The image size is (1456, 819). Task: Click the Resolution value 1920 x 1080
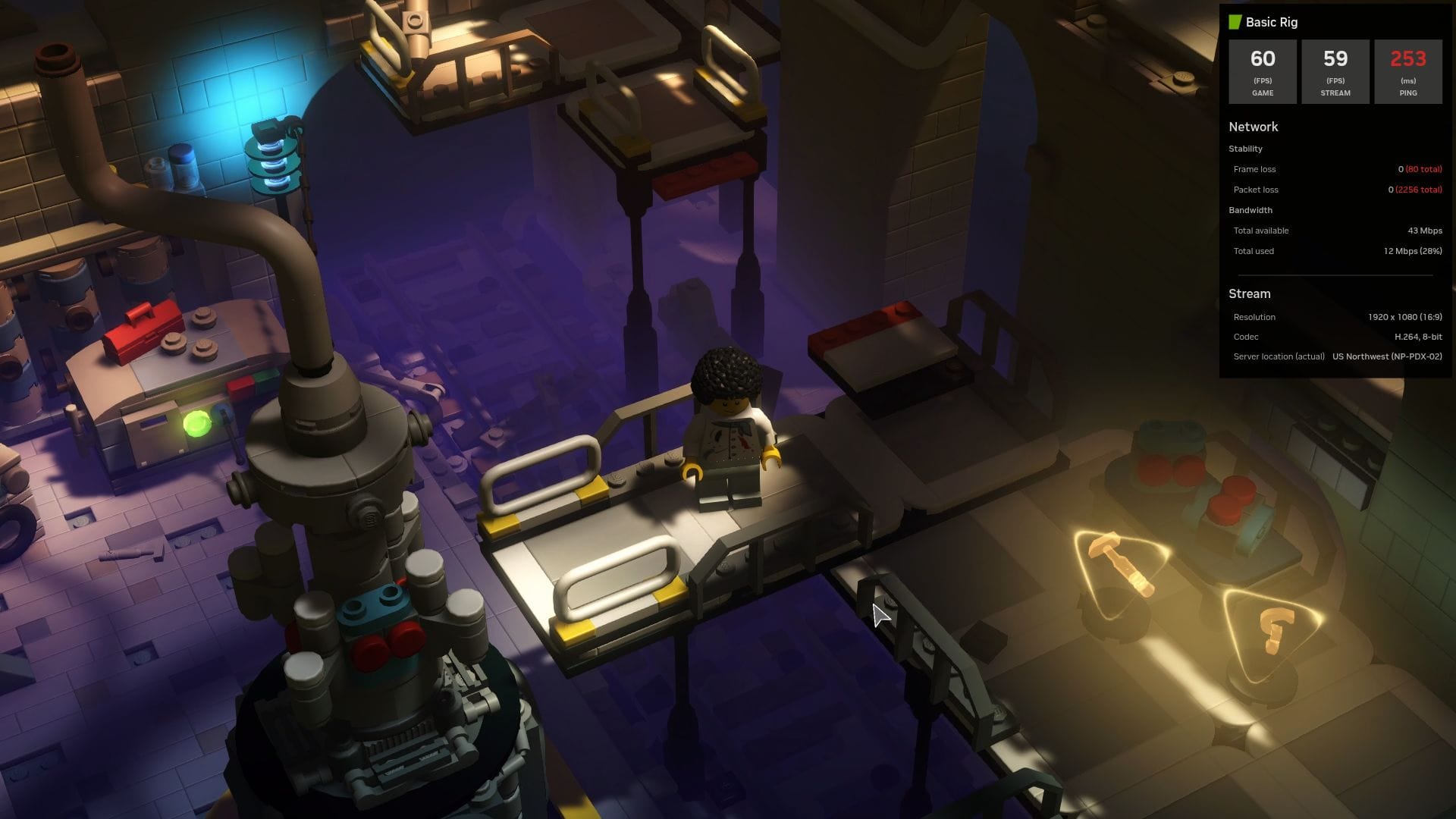pyautogui.click(x=1335, y=317)
